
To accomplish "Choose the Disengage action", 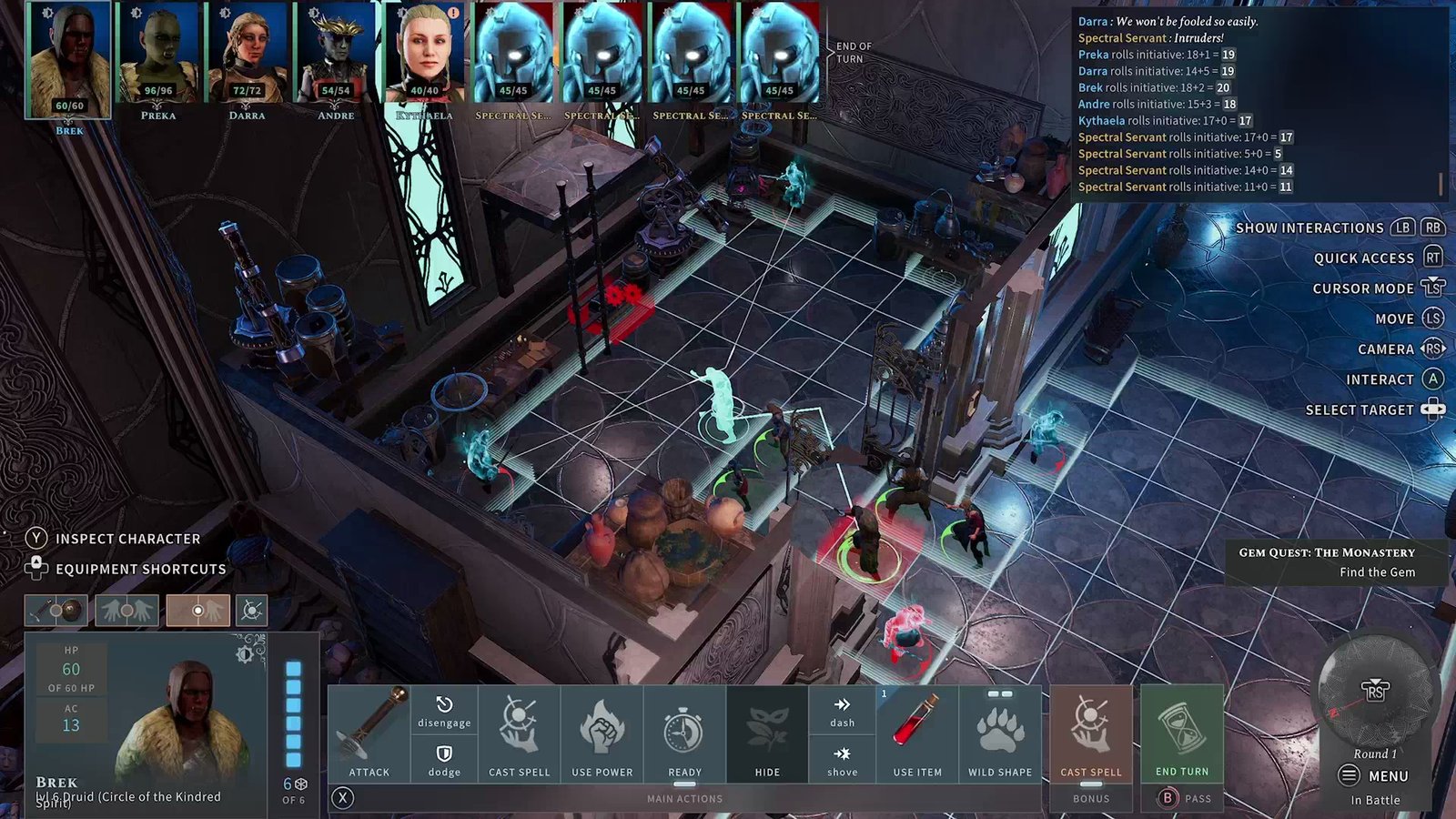I will point(444,710).
